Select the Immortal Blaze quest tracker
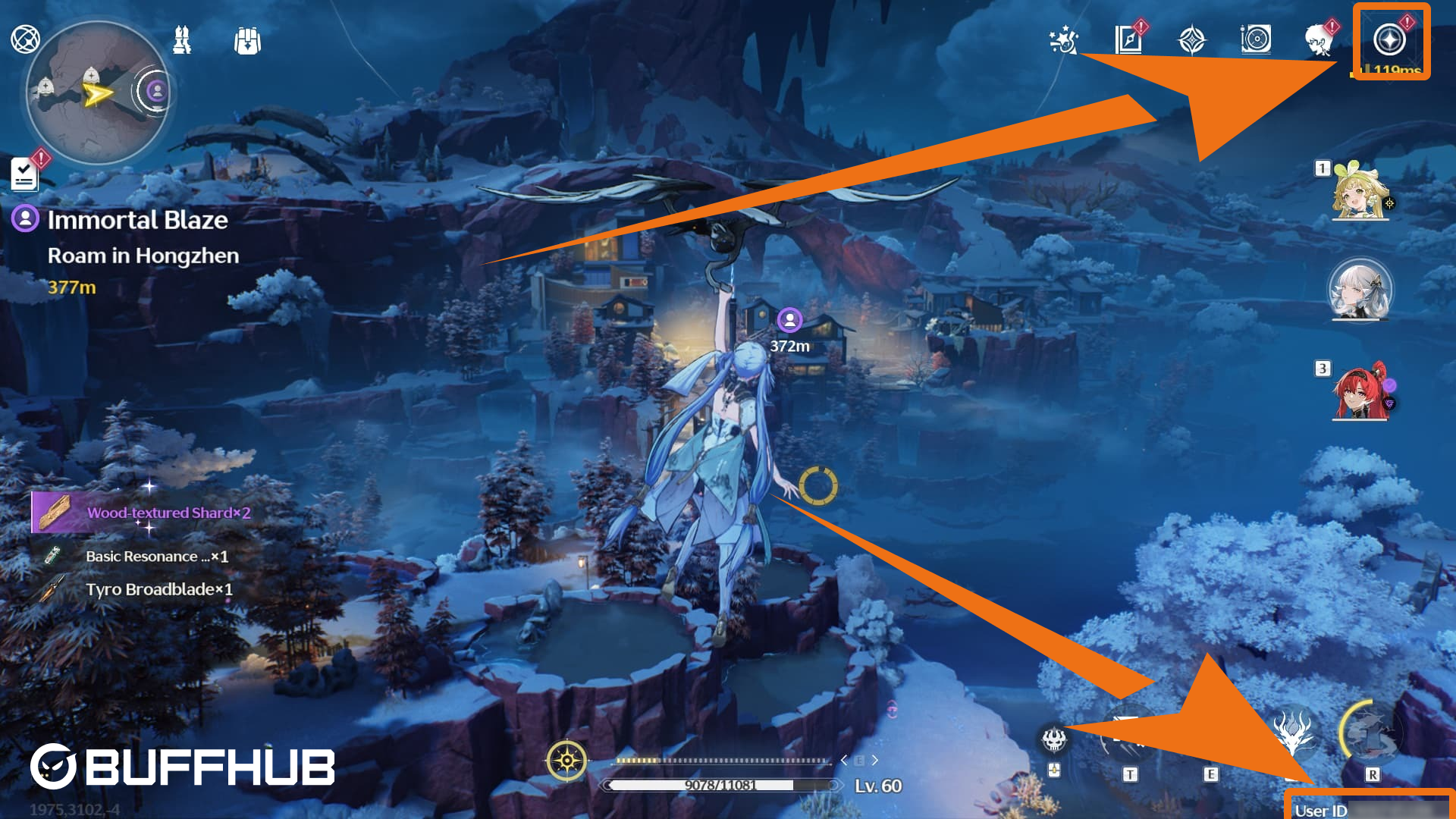Viewport: 1456px width, 819px height. point(137,220)
